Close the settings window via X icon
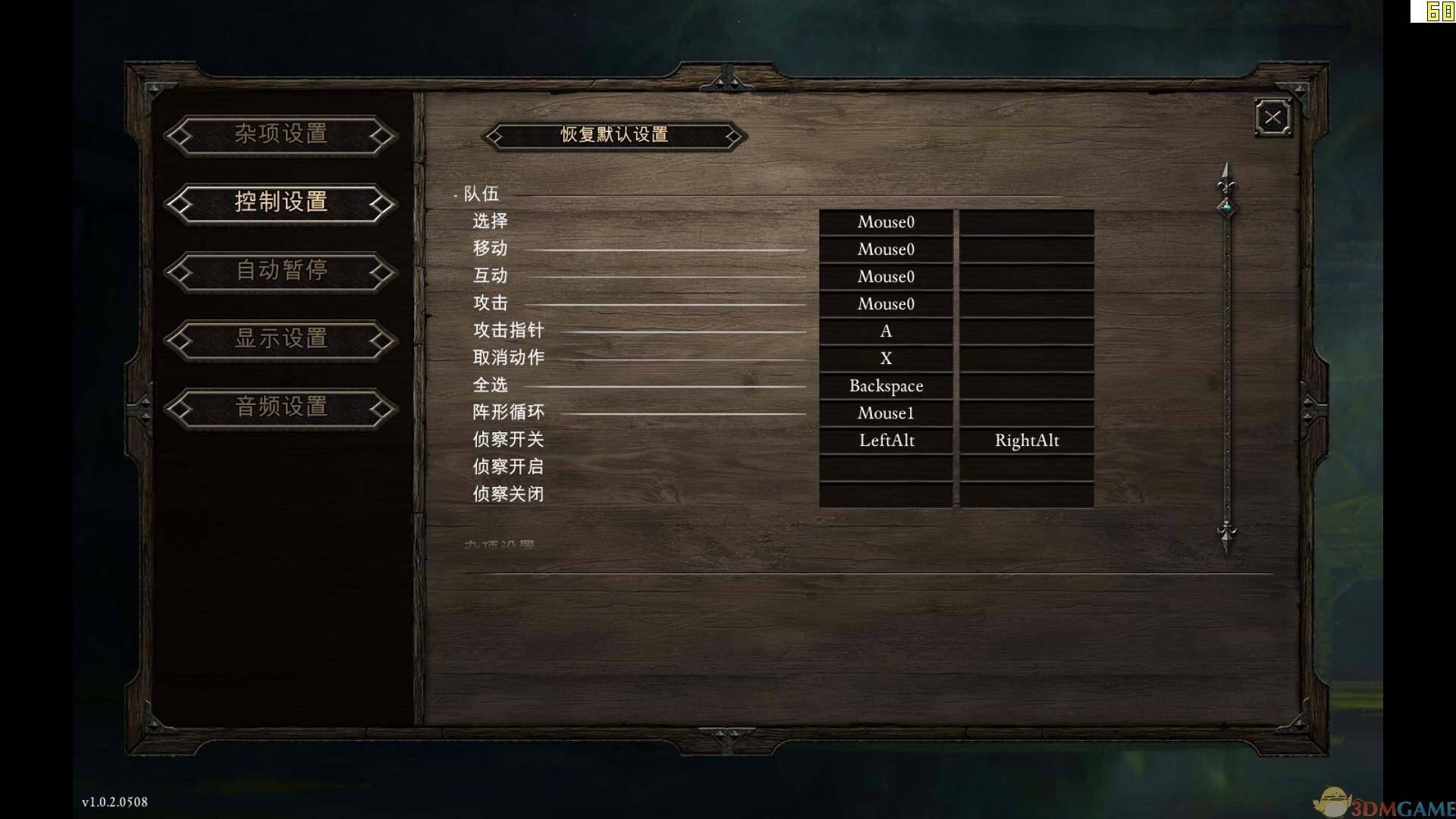Viewport: 1456px width, 819px height. [x=1272, y=117]
